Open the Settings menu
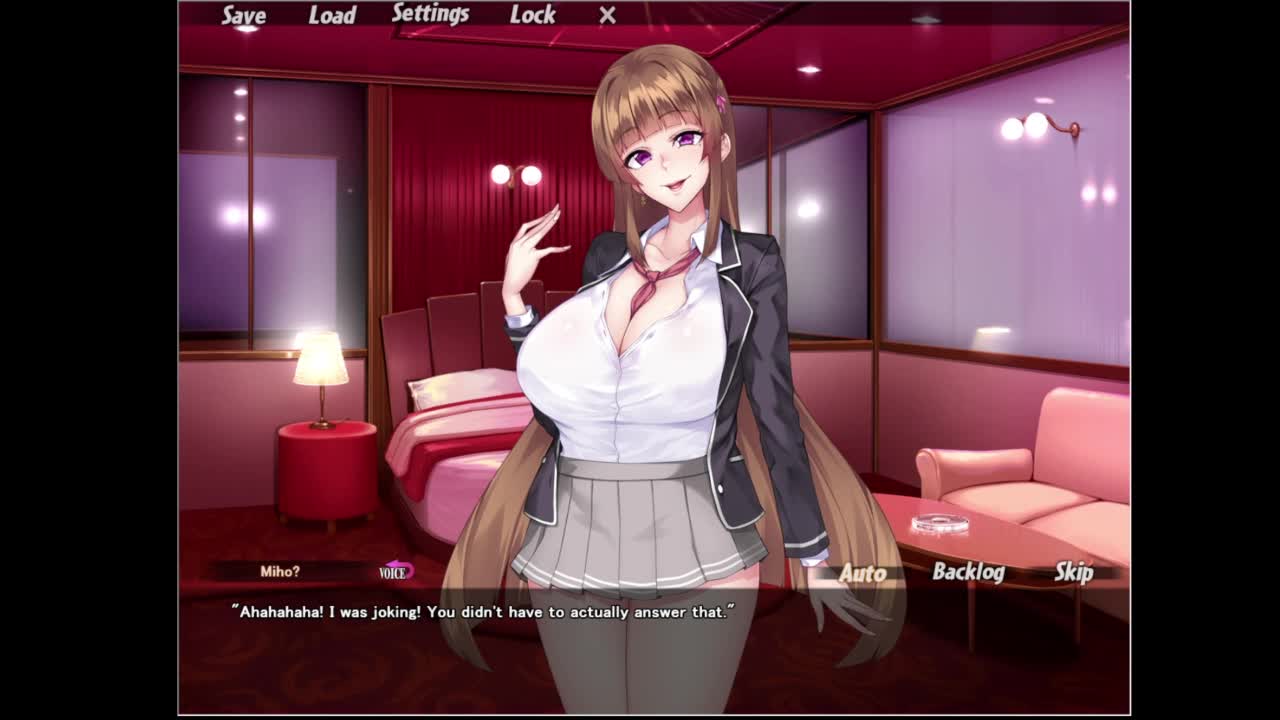Image resolution: width=1280 pixels, height=720 pixels. [430, 14]
